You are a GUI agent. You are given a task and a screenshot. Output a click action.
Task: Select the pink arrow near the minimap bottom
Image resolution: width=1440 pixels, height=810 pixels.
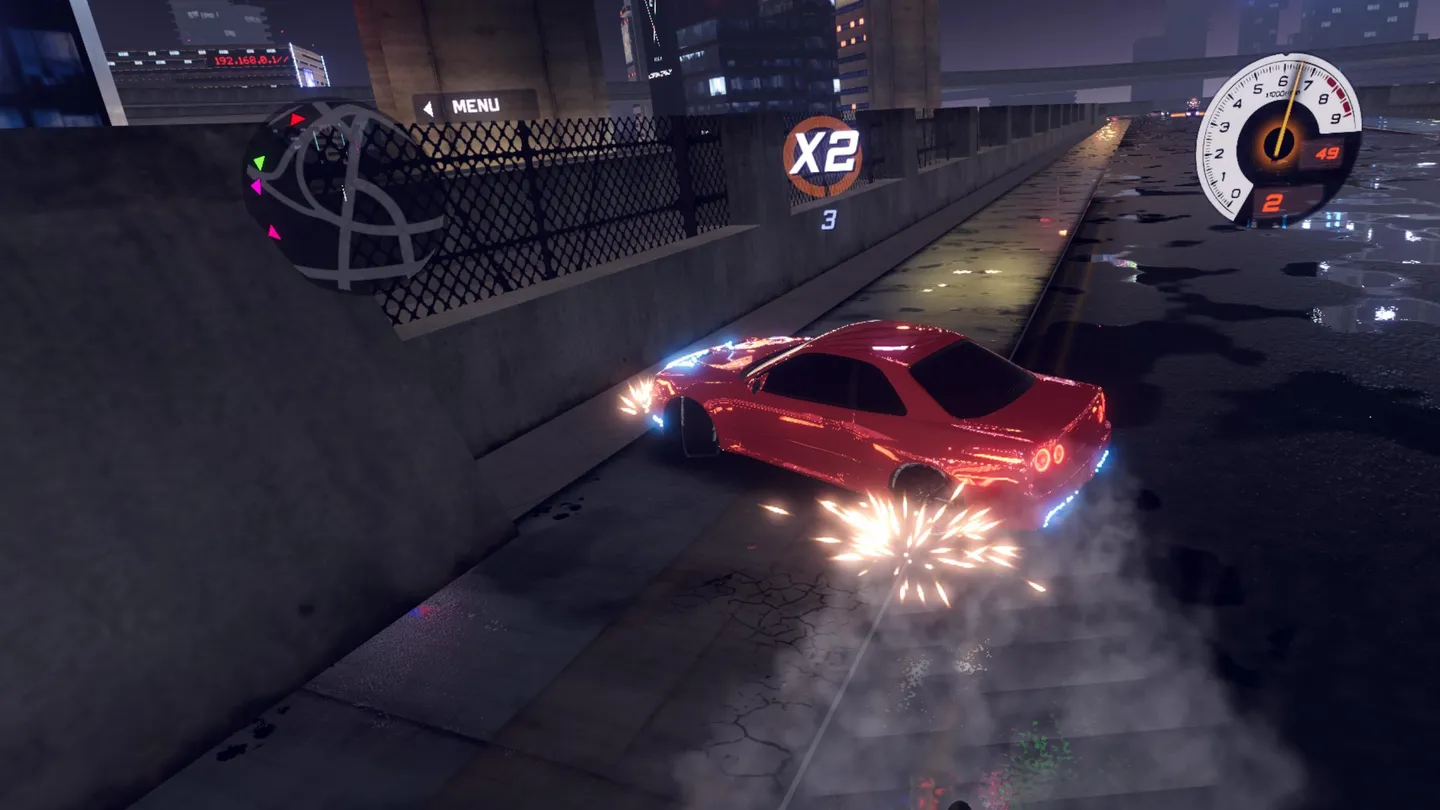(274, 233)
